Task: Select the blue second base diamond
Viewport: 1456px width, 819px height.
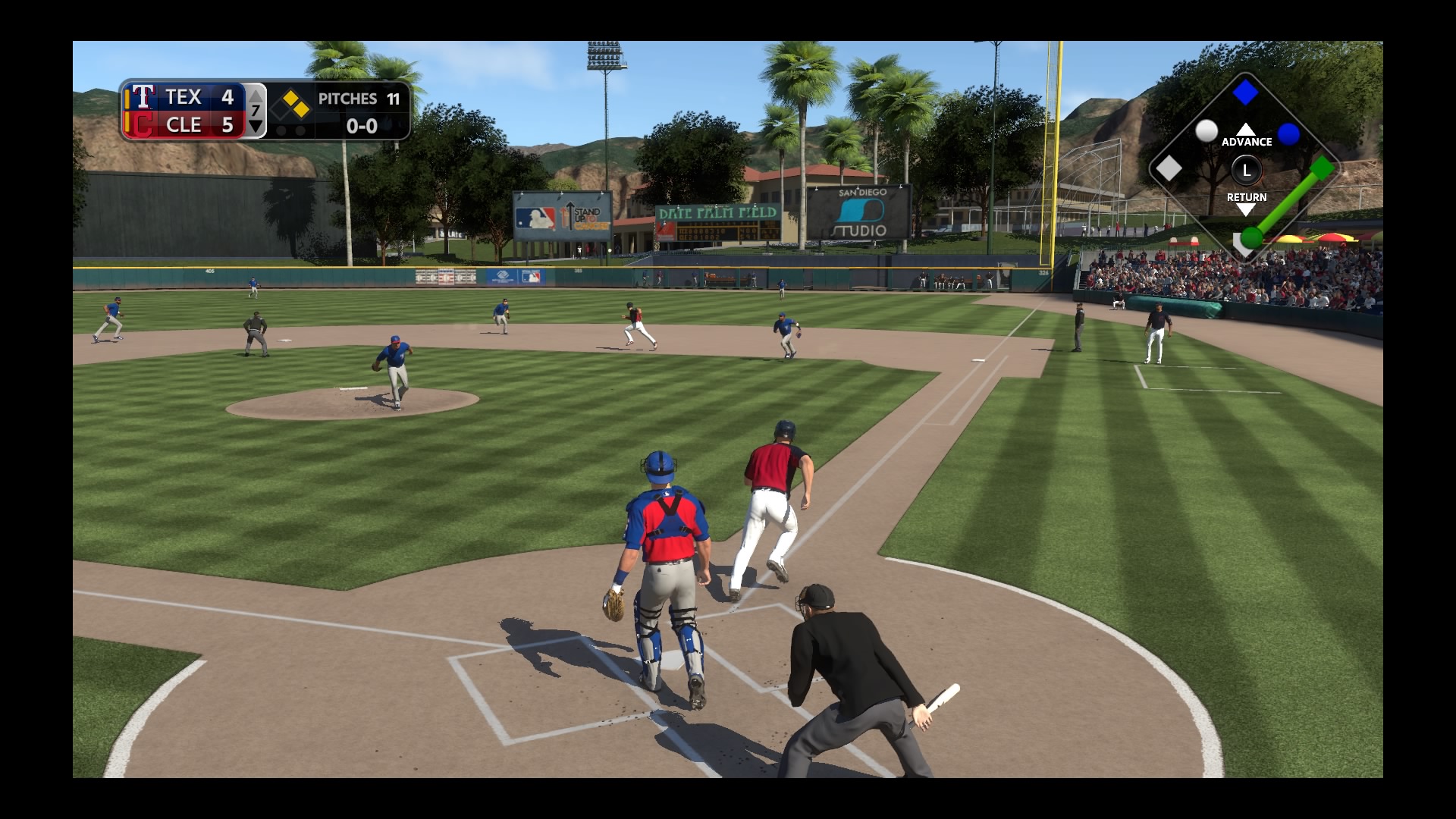Action: 1245,93
